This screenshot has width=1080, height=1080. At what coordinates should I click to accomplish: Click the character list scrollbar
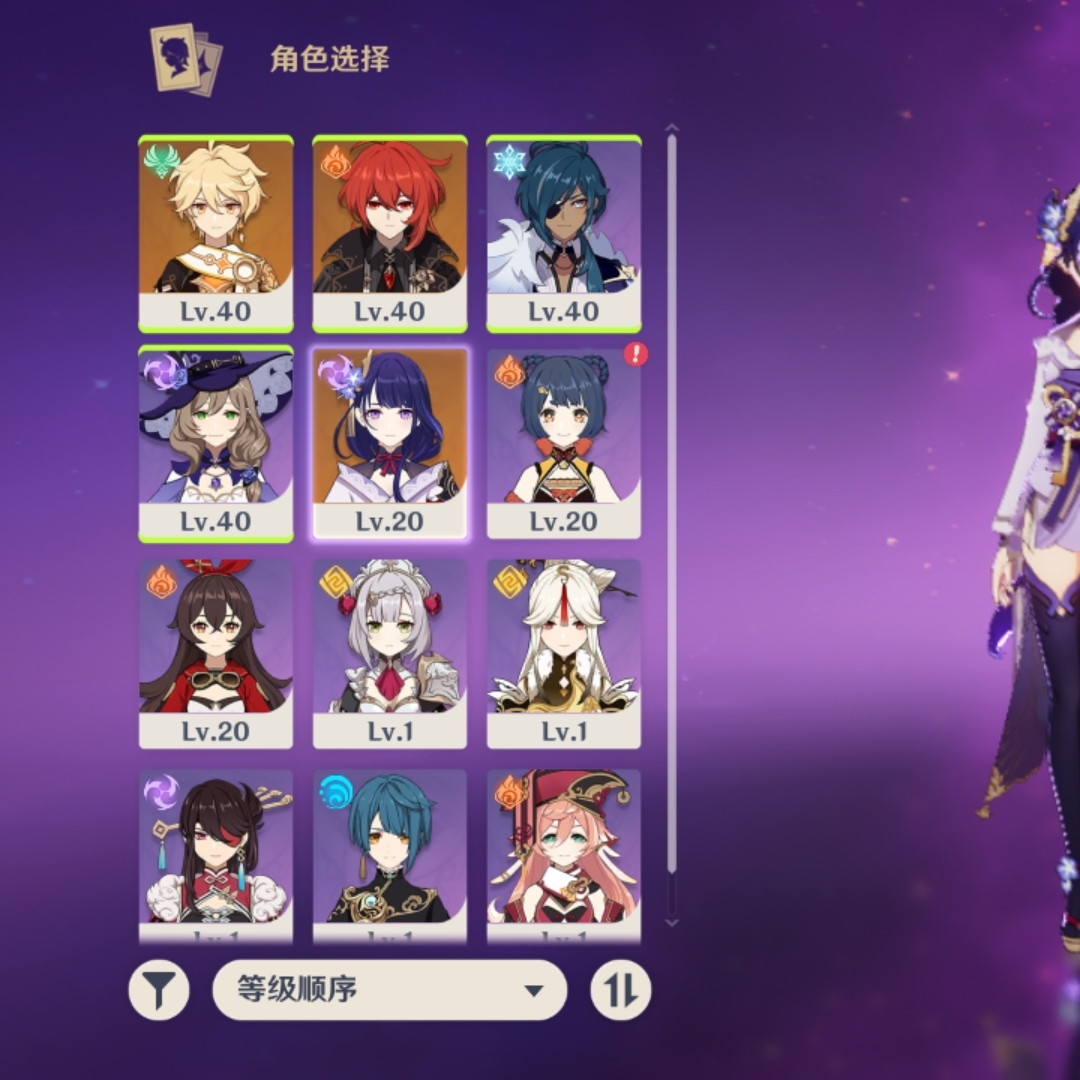[x=672, y=500]
